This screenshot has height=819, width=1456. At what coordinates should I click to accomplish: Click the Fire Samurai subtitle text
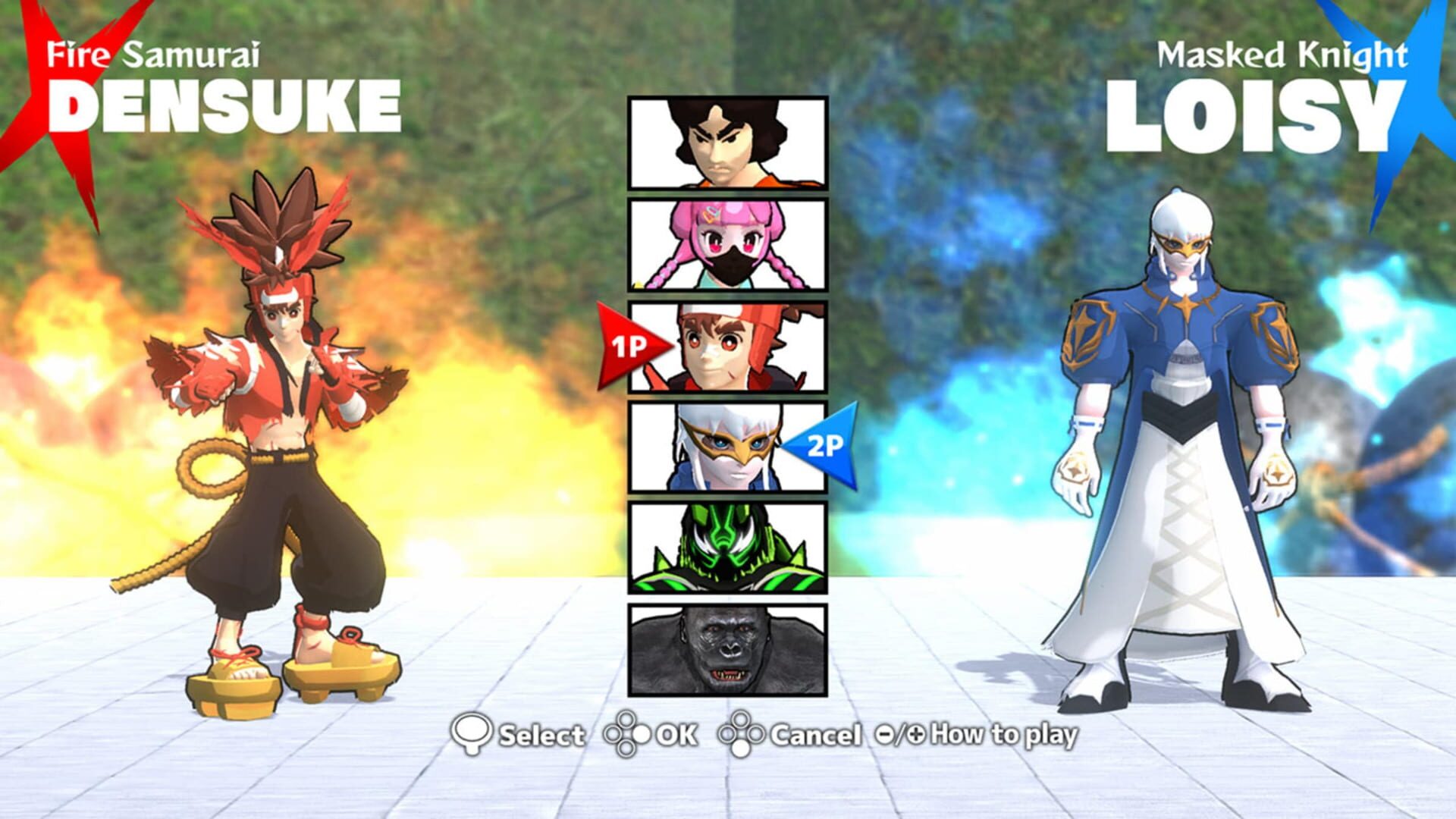point(152,53)
